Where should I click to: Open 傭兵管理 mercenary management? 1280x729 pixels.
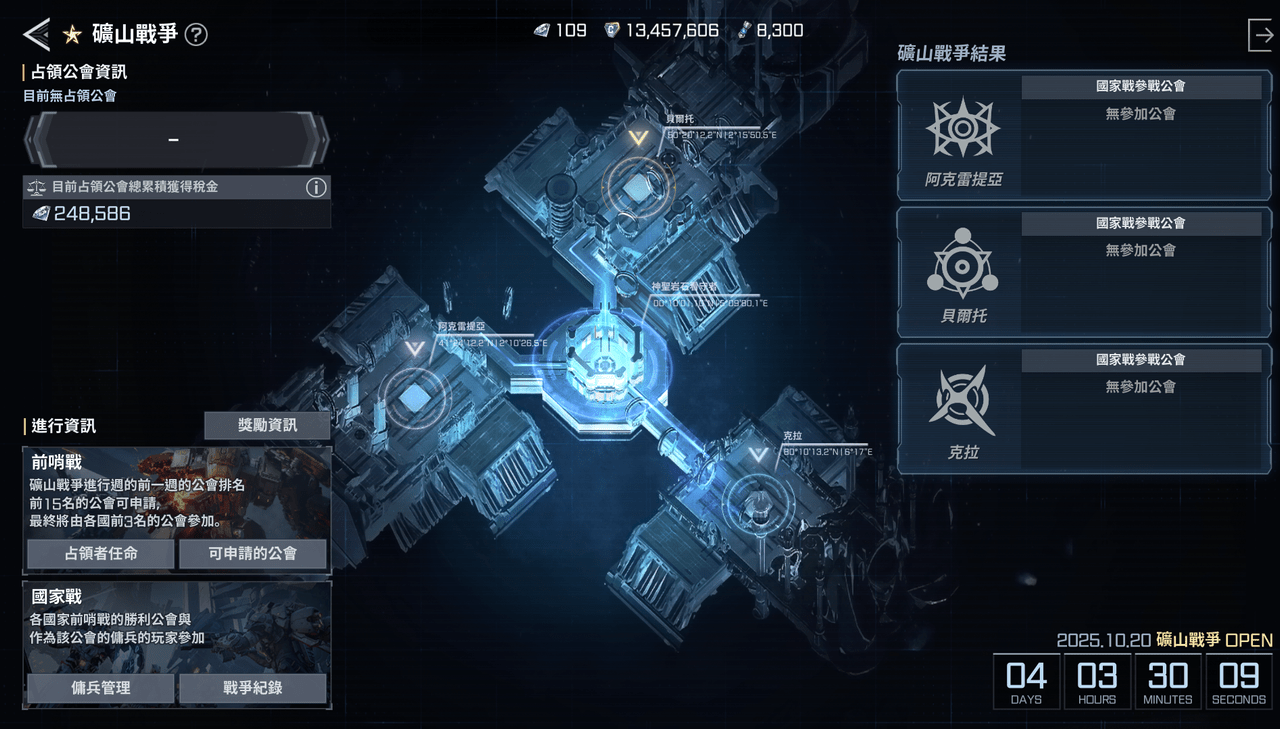100,688
